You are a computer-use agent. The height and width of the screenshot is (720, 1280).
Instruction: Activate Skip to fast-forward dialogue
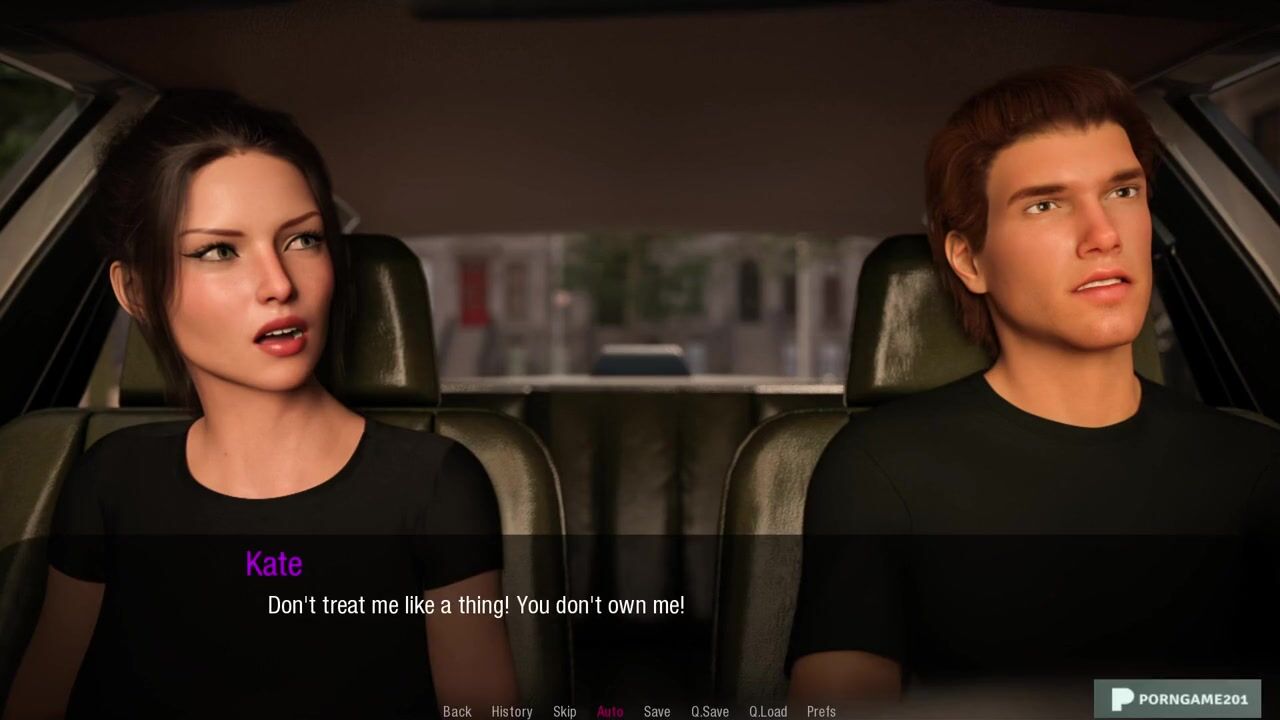564,712
